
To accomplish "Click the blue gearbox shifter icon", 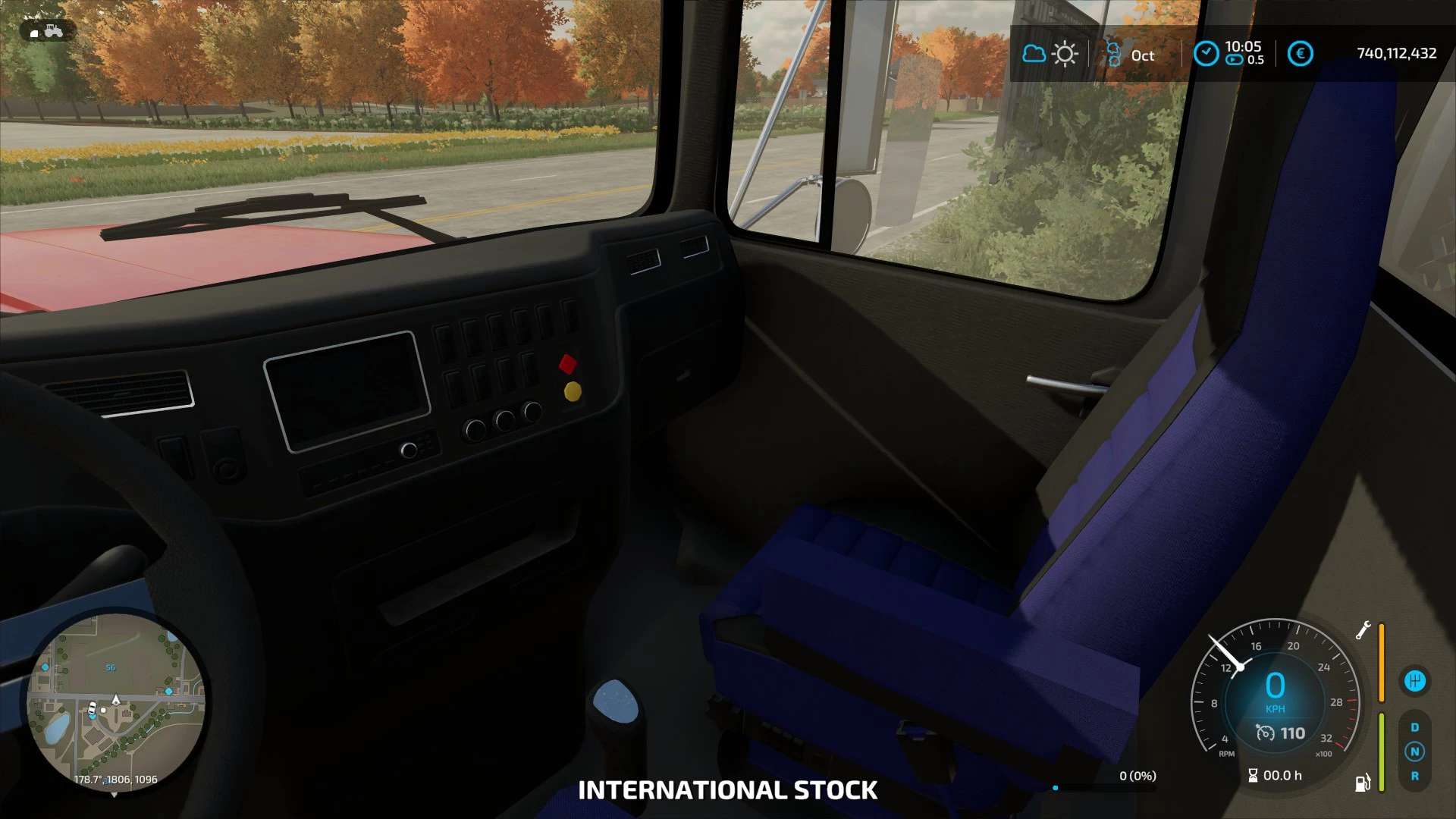I will coord(1415,681).
